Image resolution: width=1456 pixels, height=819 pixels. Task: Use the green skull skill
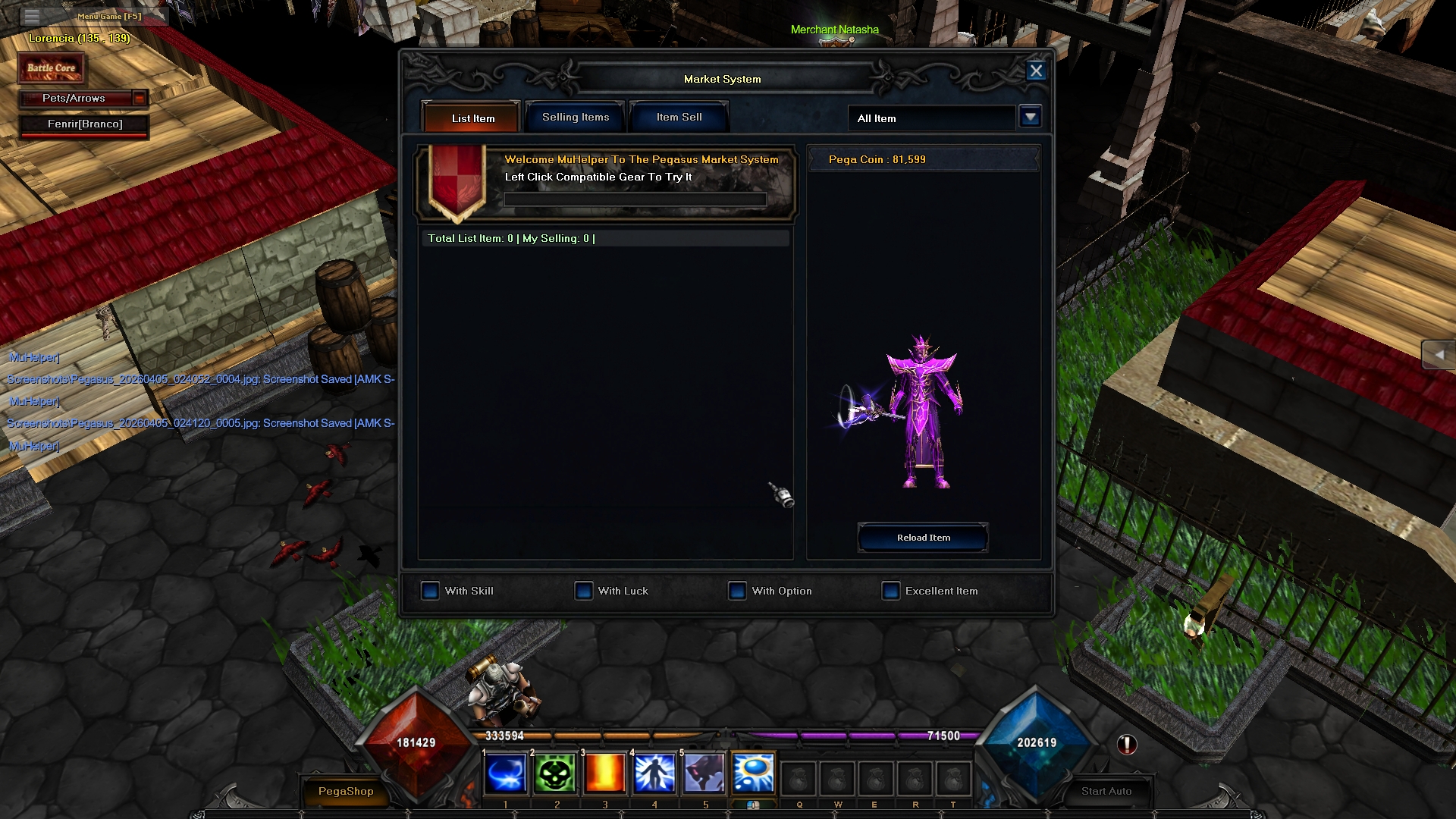[x=556, y=774]
